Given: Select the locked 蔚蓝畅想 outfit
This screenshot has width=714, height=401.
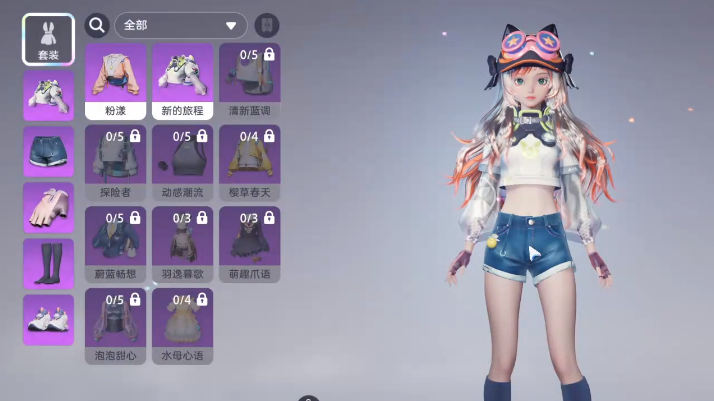Looking at the screenshot, I should click(x=116, y=244).
